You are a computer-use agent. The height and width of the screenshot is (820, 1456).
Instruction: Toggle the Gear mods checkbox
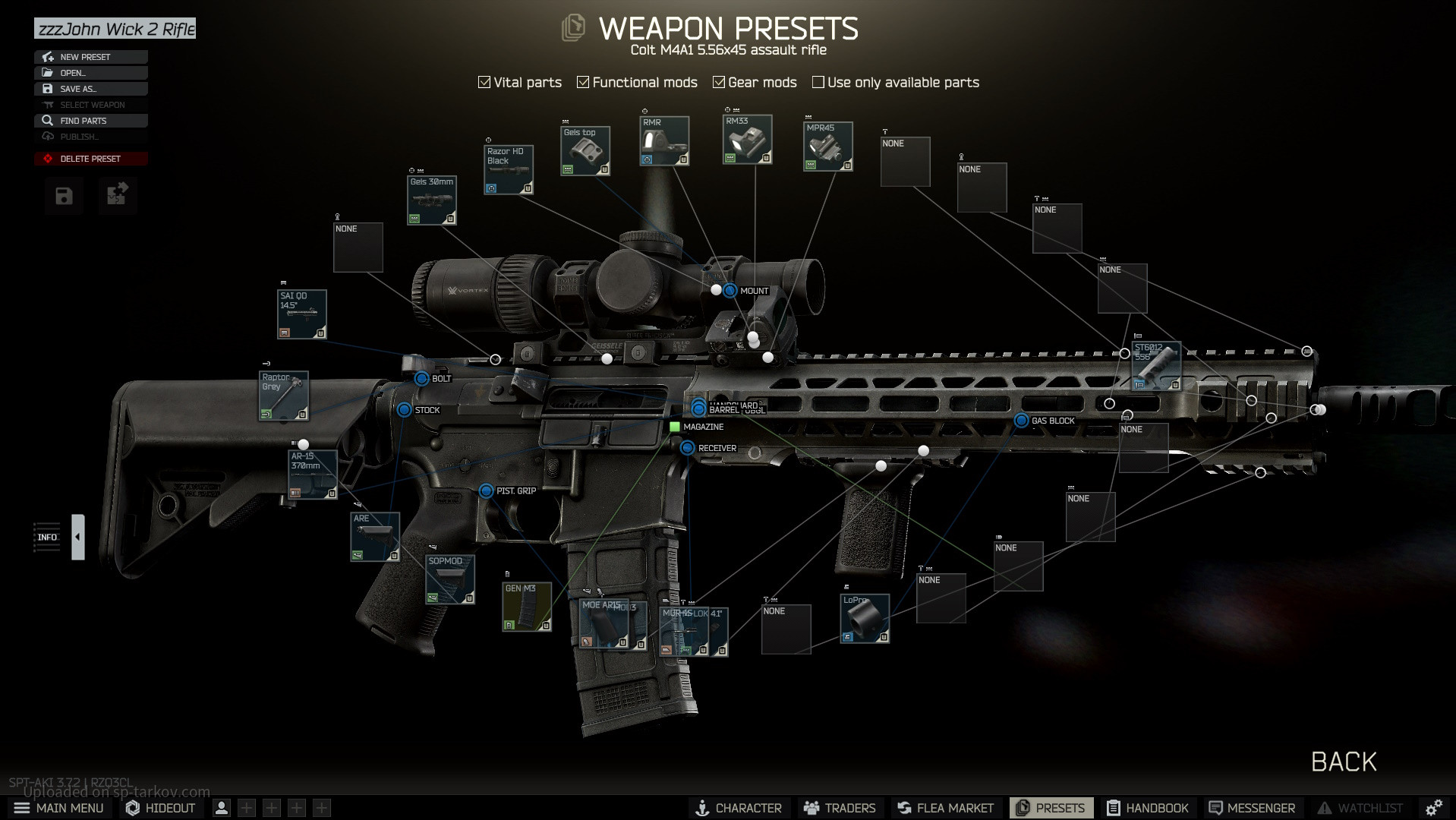coord(719,82)
